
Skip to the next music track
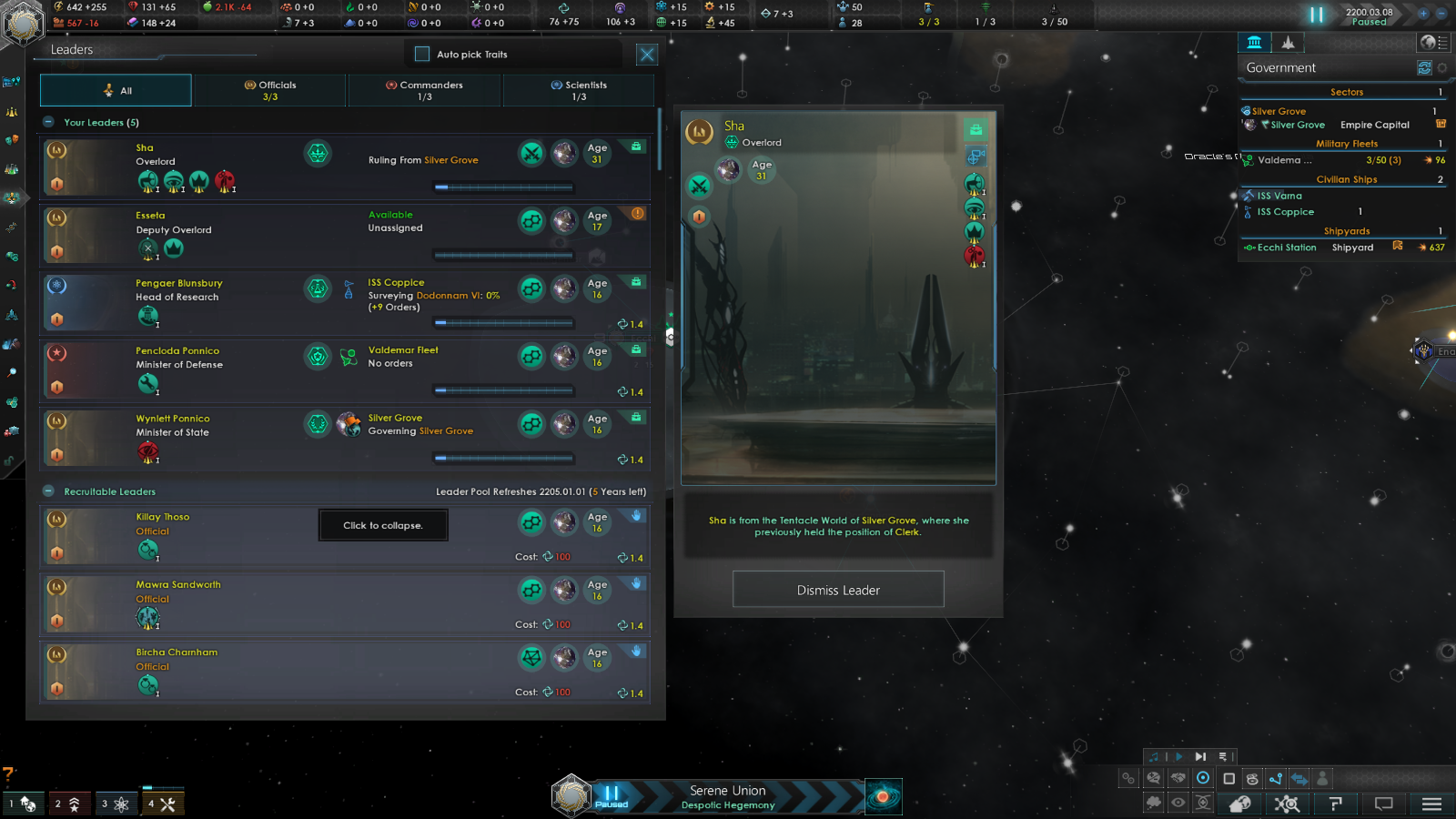pos(1200,755)
